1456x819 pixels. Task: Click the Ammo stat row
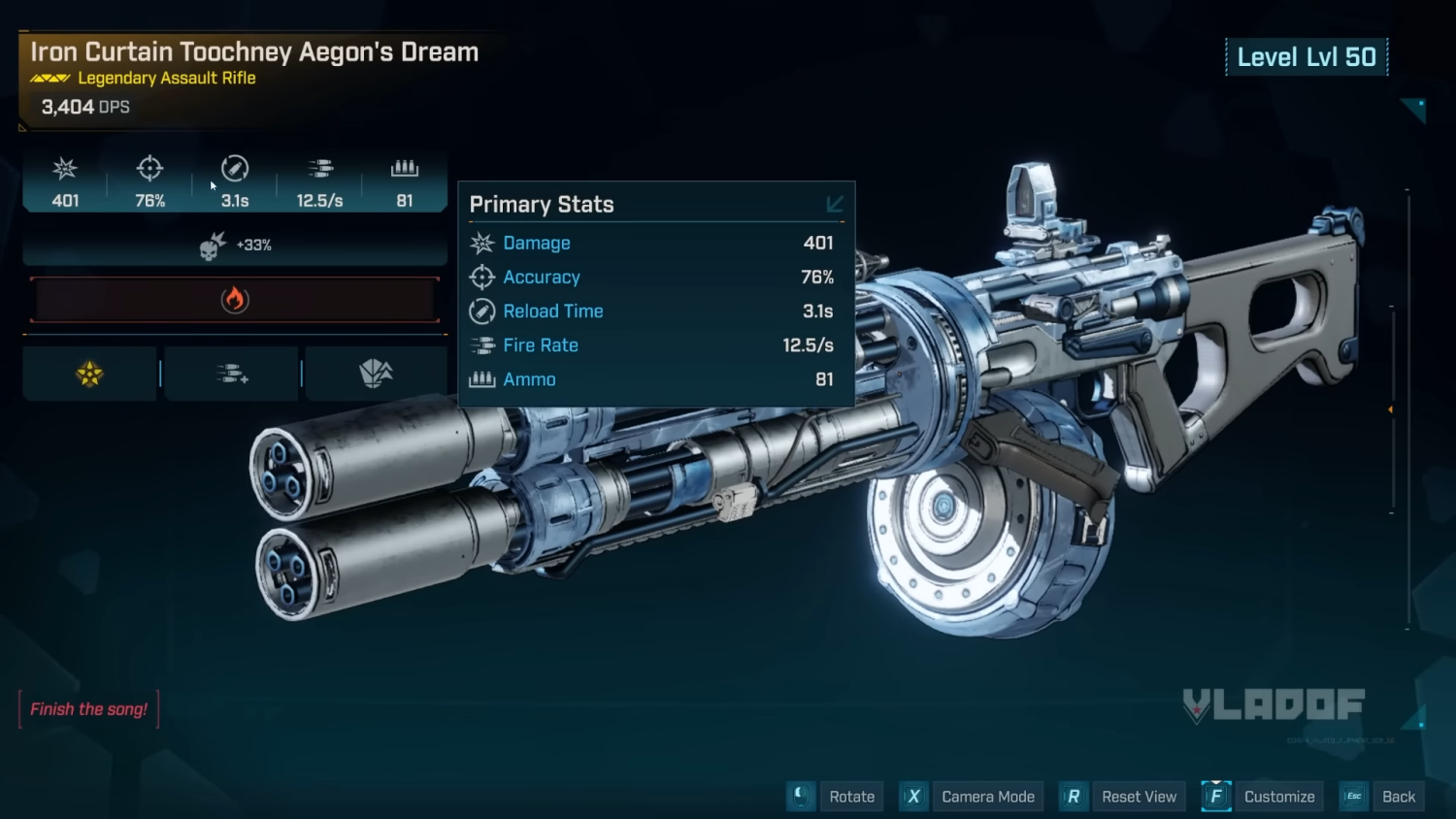[x=655, y=379]
